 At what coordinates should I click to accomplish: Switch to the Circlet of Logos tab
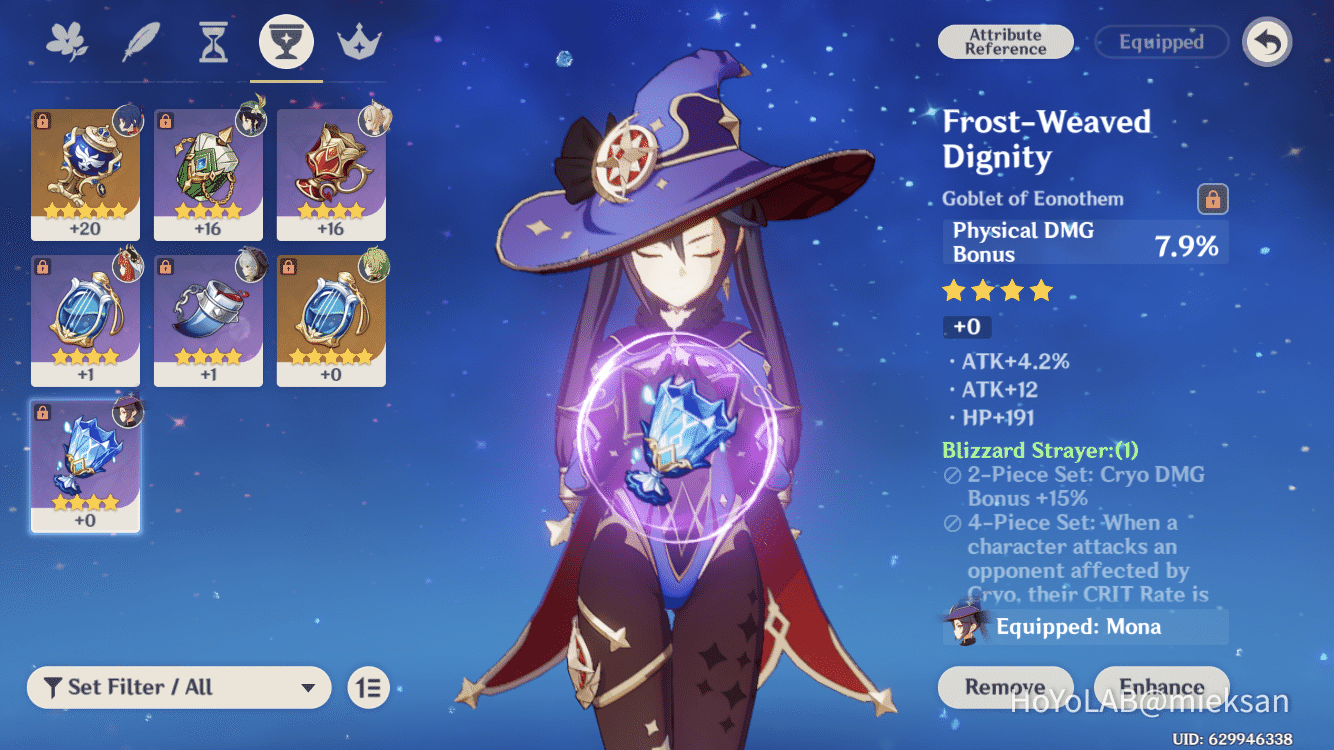pyautogui.click(x=358, y=41)
